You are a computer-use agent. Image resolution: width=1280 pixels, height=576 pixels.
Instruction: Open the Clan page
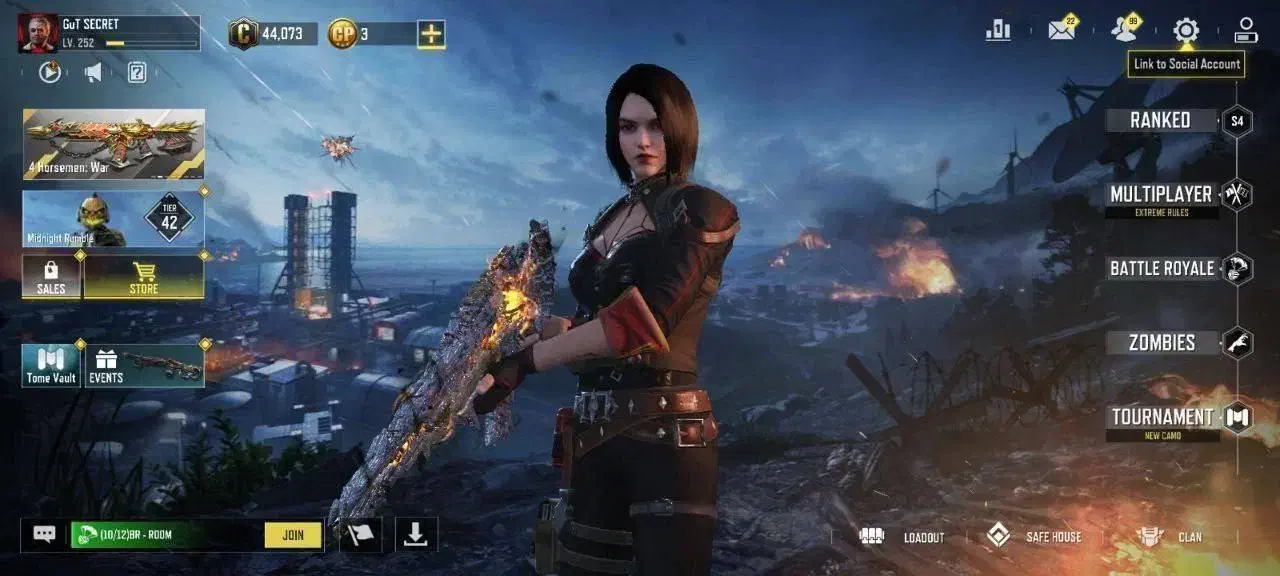tap(1170, 537)
